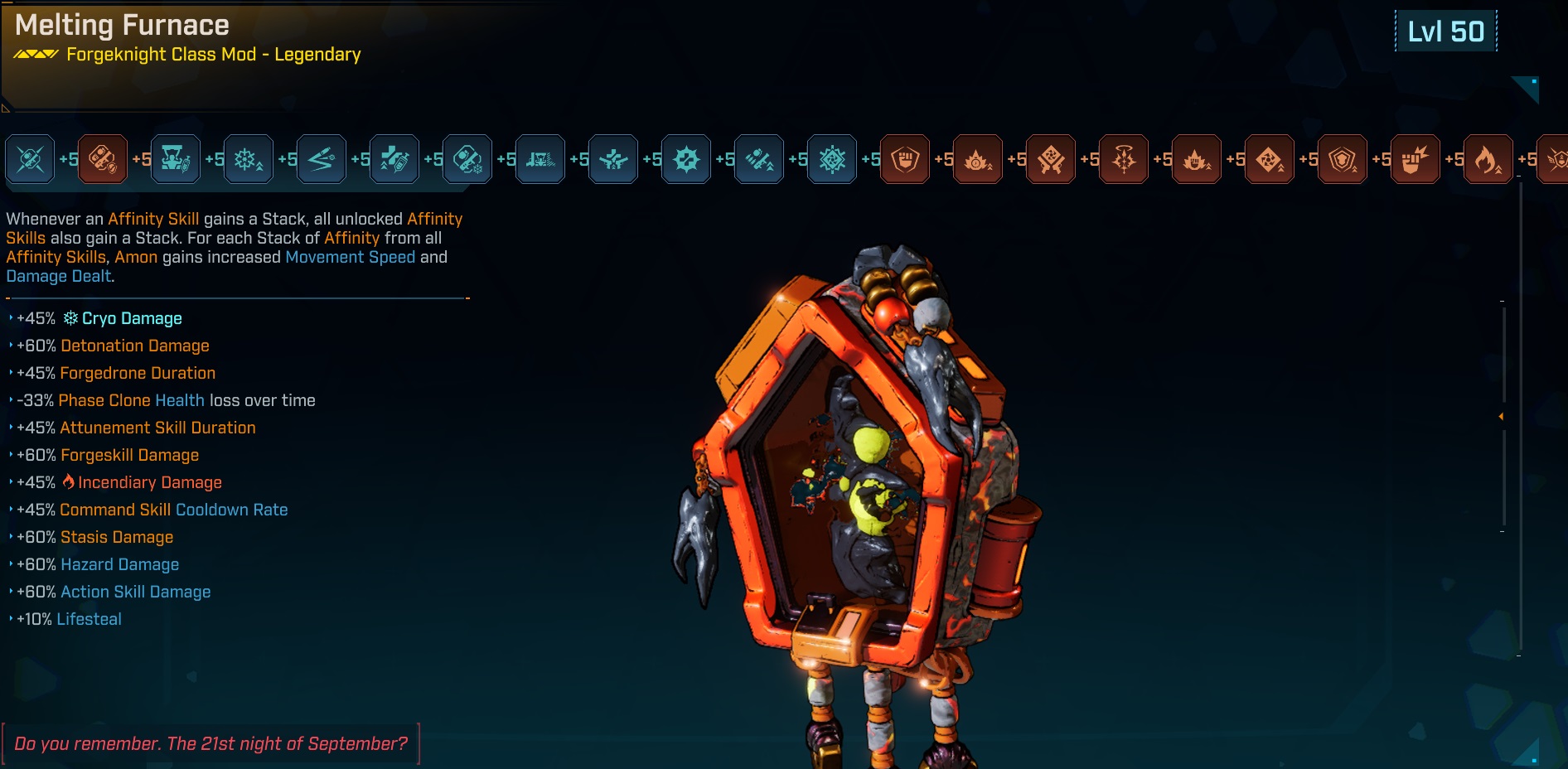Choose the haloed spiked star skill icon
Image resolution: width=1568 pixels, height=769 pixels.
1124,159
